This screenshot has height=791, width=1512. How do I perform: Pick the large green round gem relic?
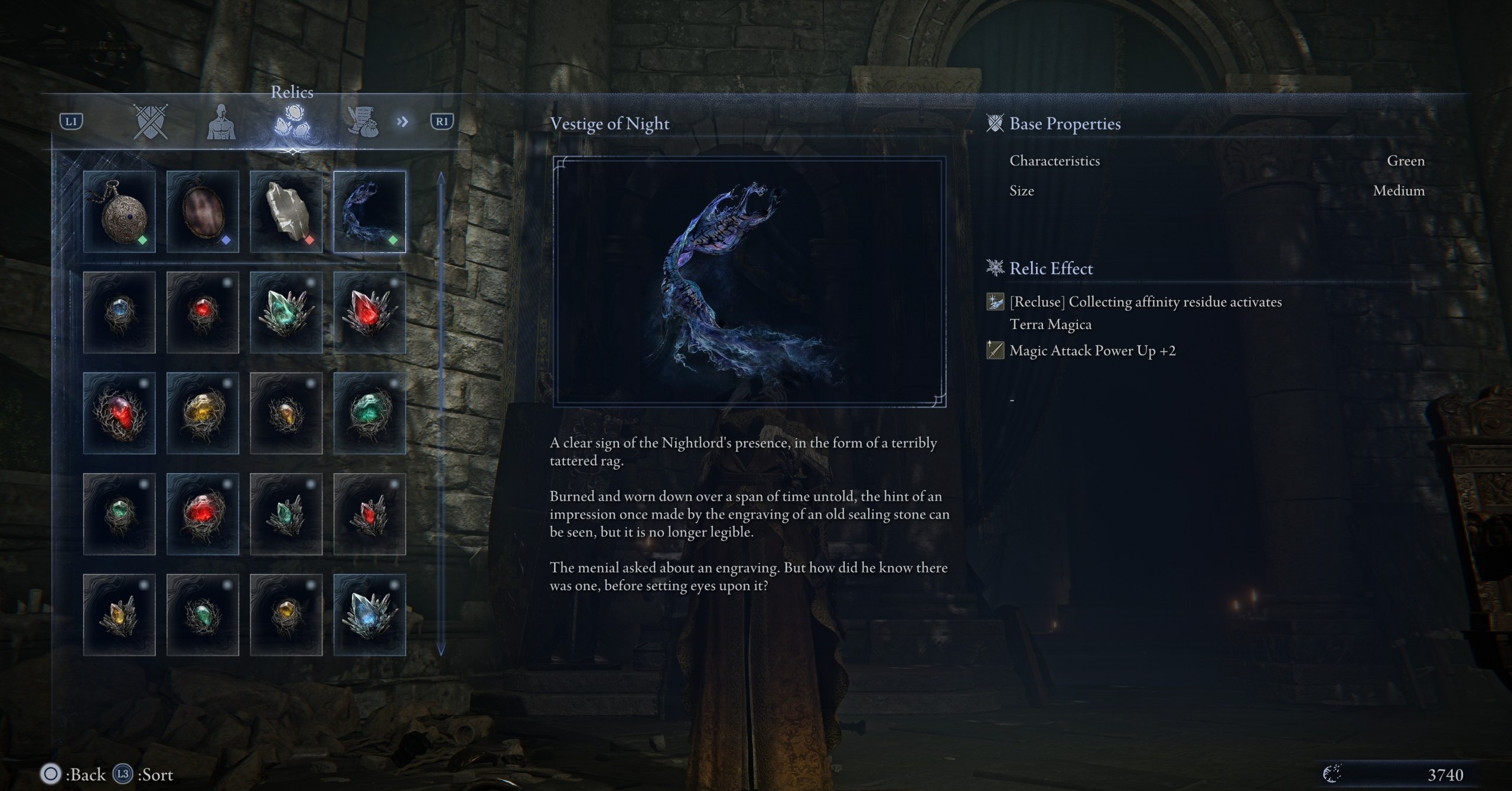point(370,413)
